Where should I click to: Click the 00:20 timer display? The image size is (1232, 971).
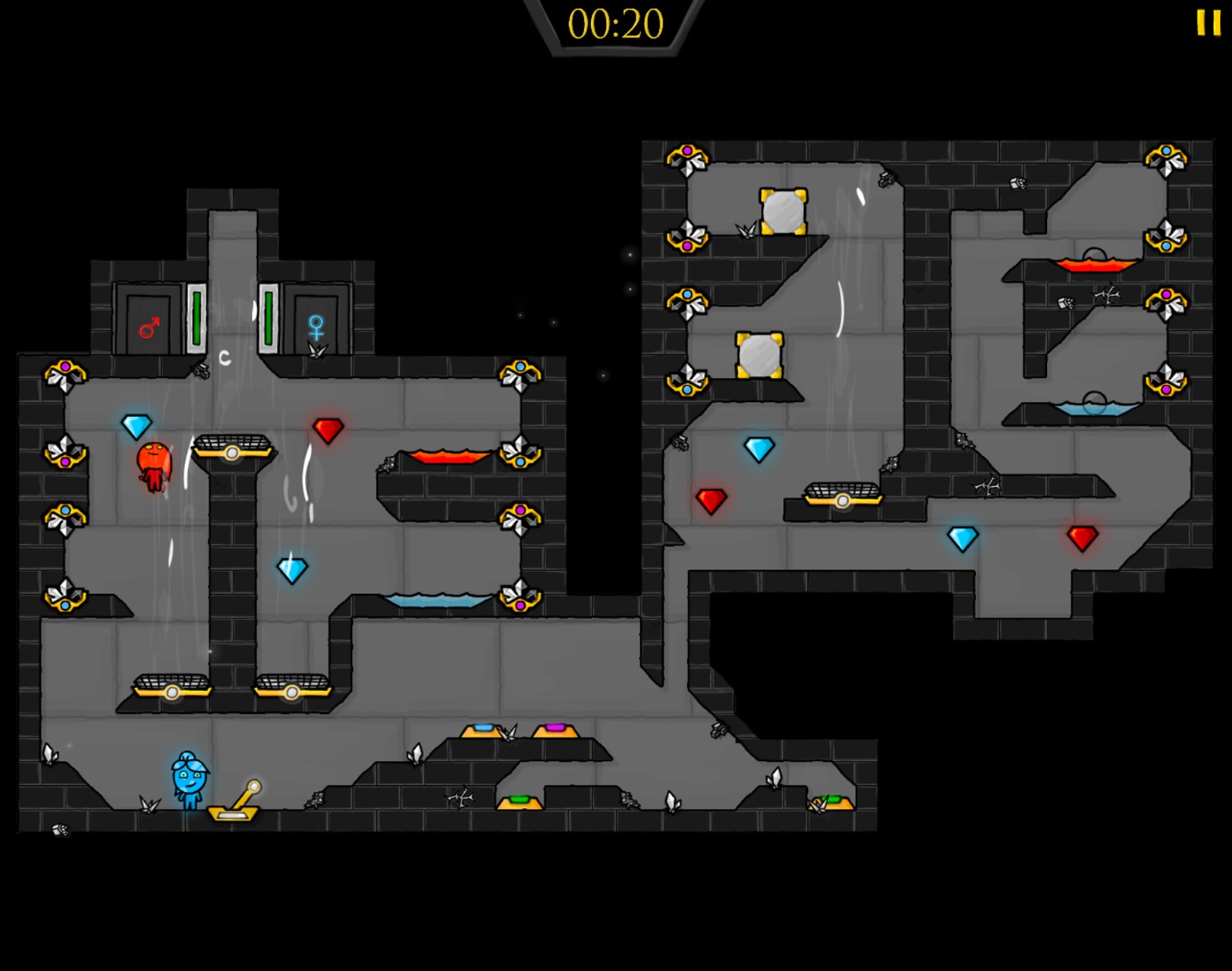(x=616, y=24)
